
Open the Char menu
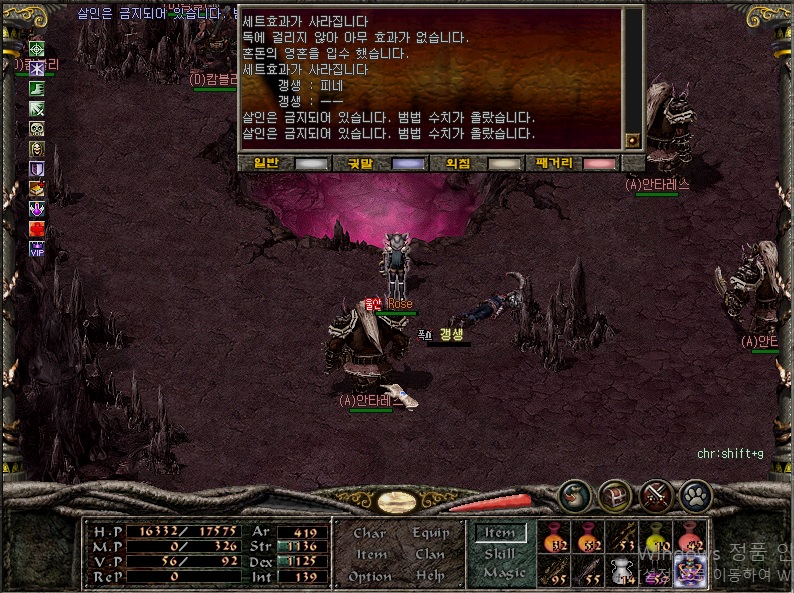tap(369, 533)
